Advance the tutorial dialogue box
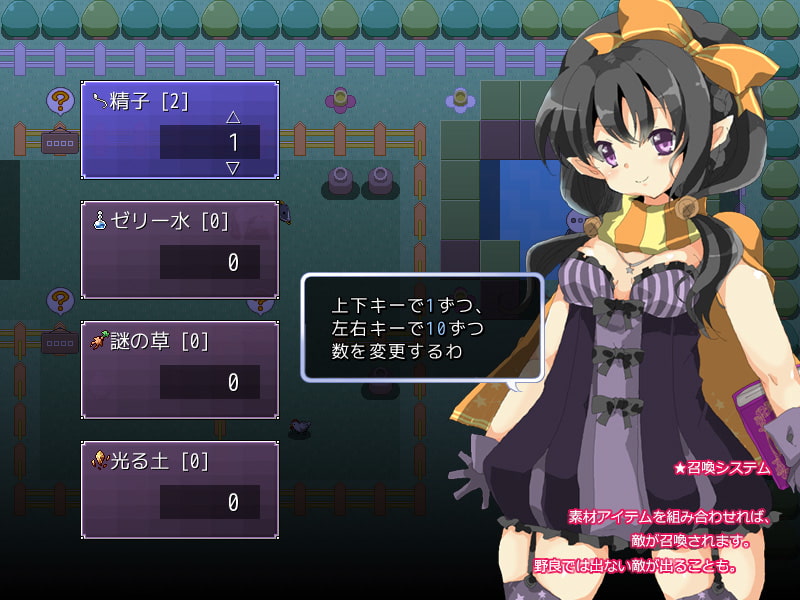 click(422, 326)
